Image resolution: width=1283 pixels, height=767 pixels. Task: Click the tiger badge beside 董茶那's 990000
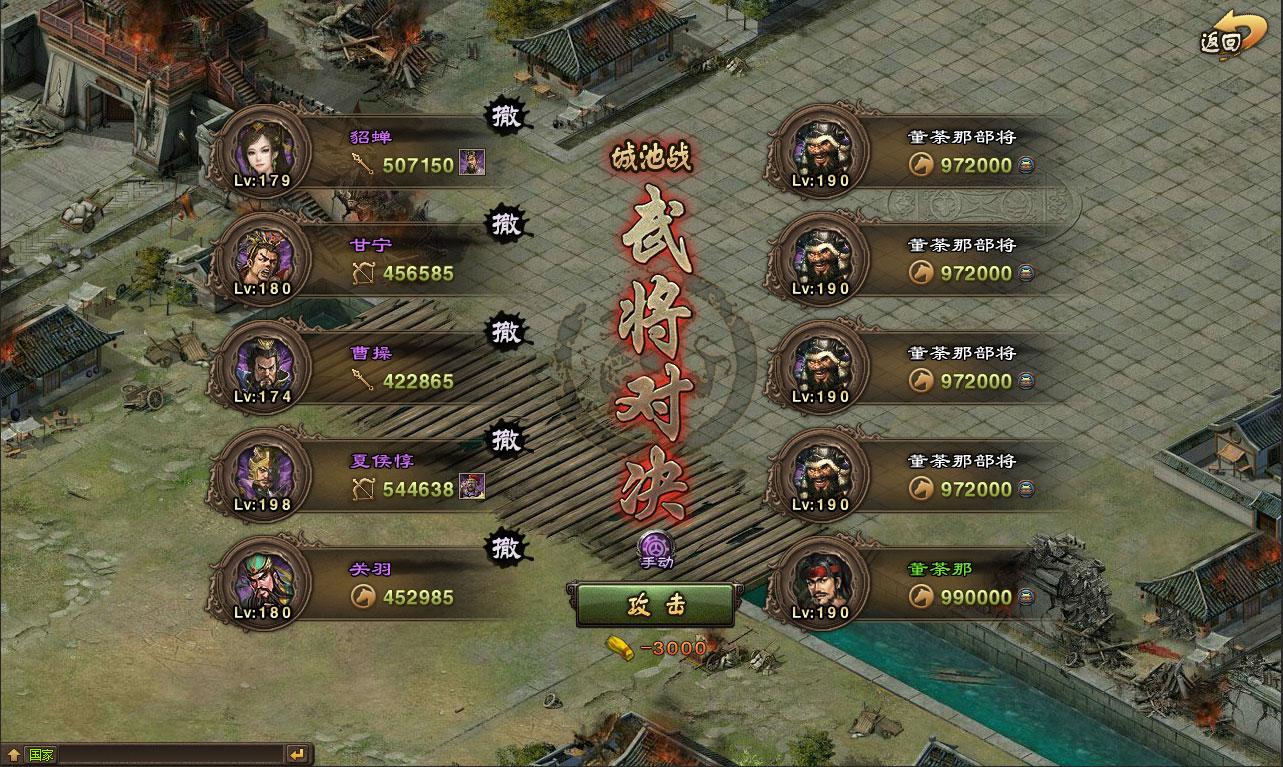coord(1026,597)
